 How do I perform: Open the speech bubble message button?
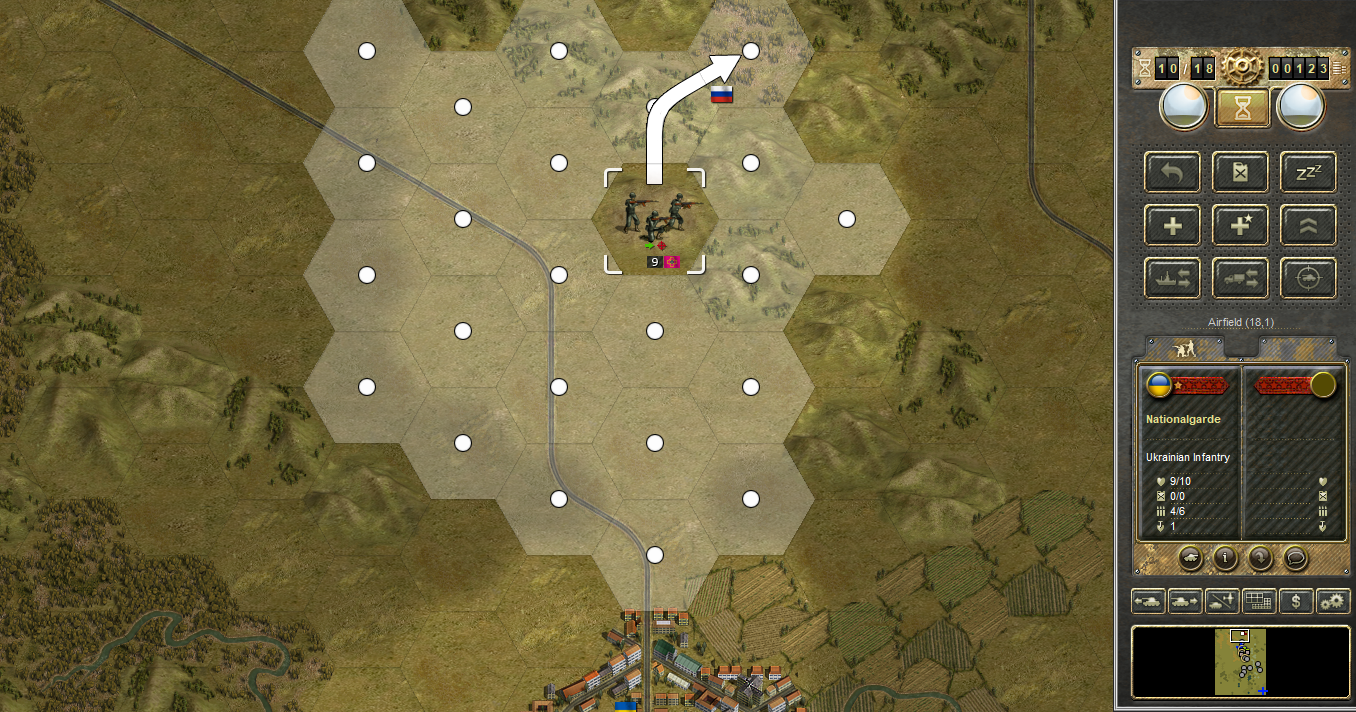[x=1295, y=559]
